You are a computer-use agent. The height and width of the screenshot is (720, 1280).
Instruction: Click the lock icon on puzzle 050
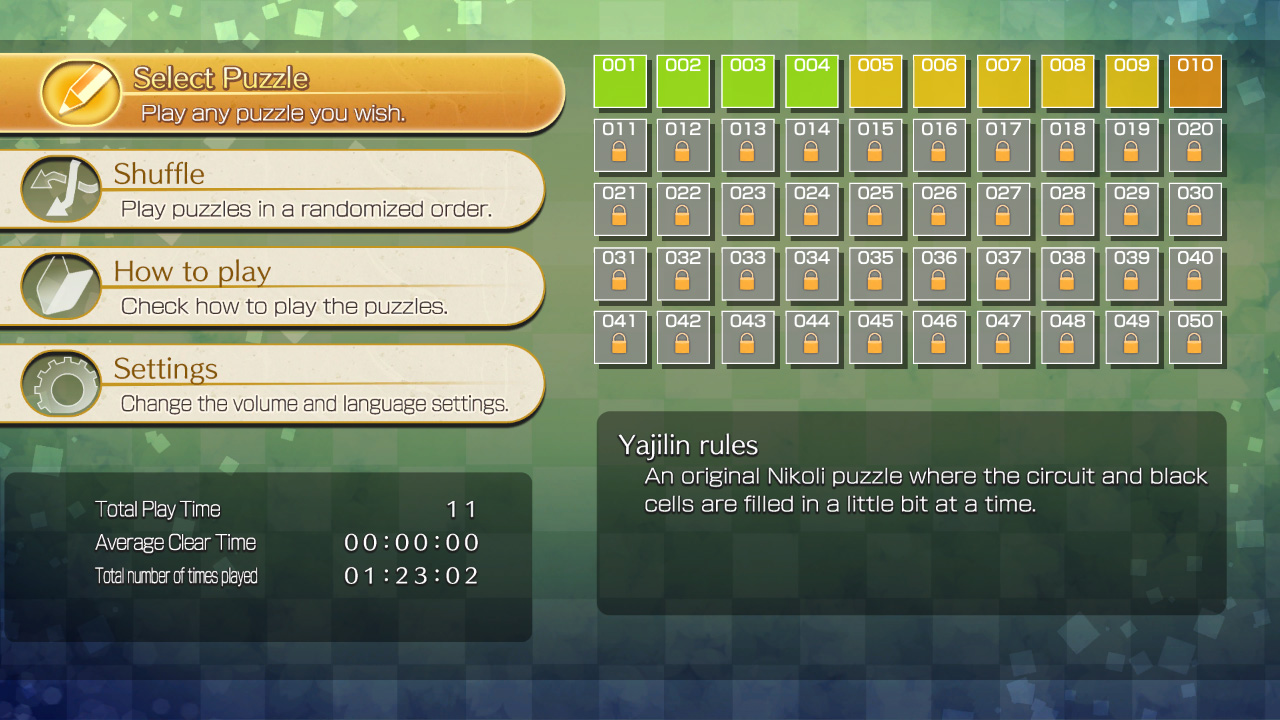click(x=1196, y=345)
